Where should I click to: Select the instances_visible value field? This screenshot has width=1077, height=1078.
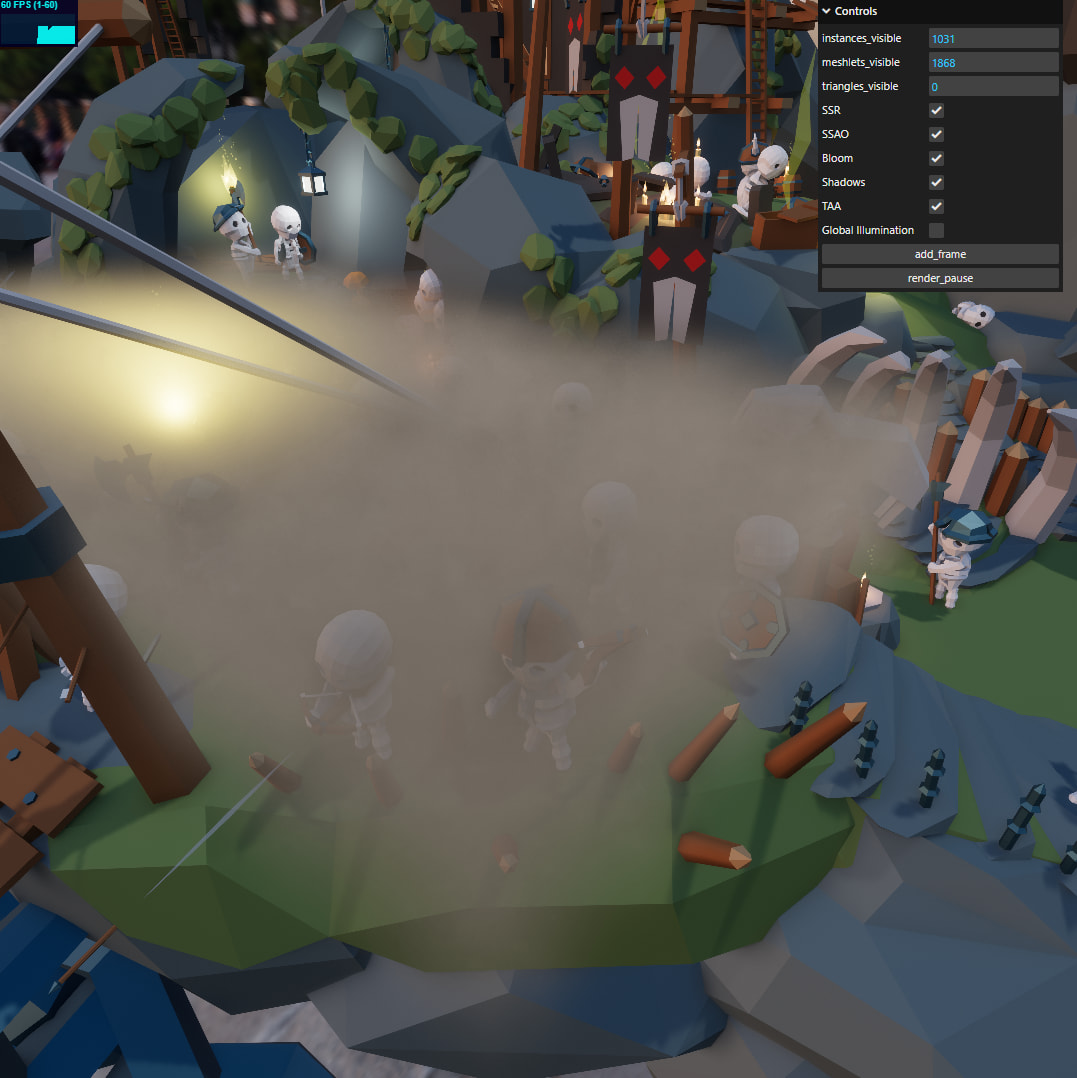pos(992,38)
